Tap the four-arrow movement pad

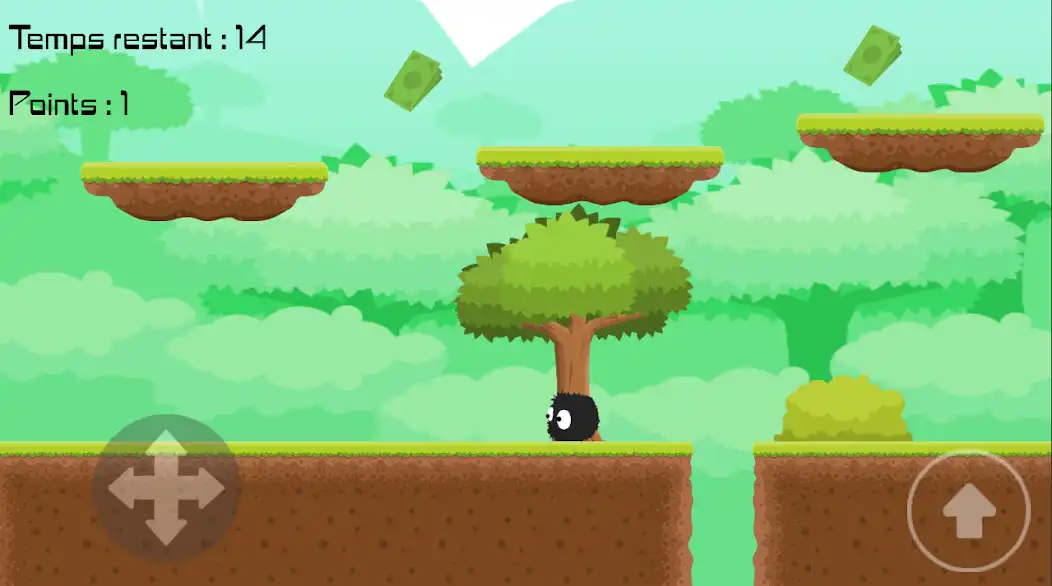166,488
